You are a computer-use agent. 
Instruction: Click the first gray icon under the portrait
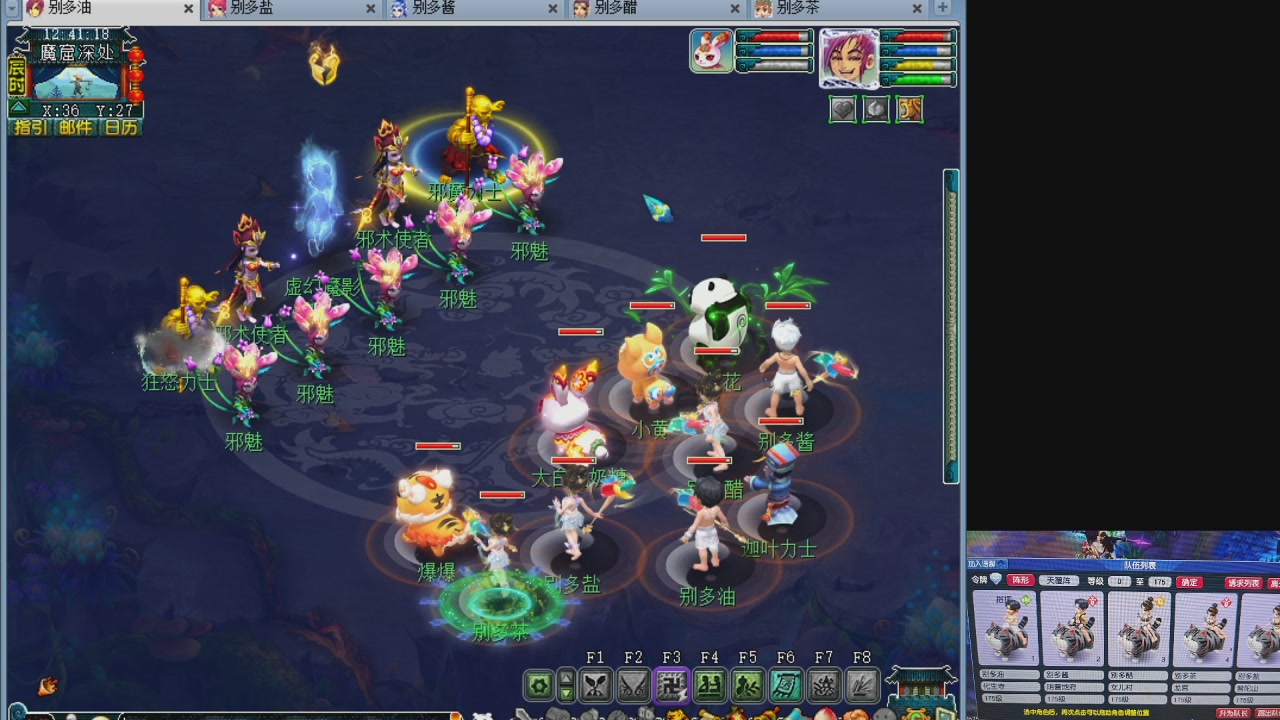pos(843,110)
